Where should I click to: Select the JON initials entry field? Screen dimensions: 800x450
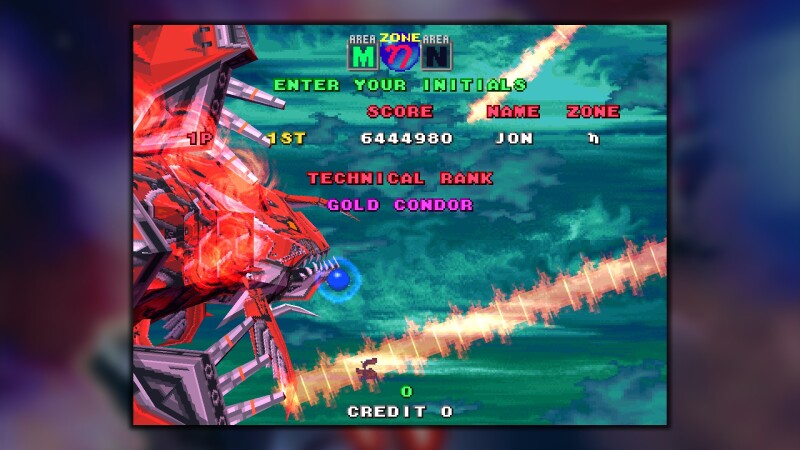pos(514,138)
